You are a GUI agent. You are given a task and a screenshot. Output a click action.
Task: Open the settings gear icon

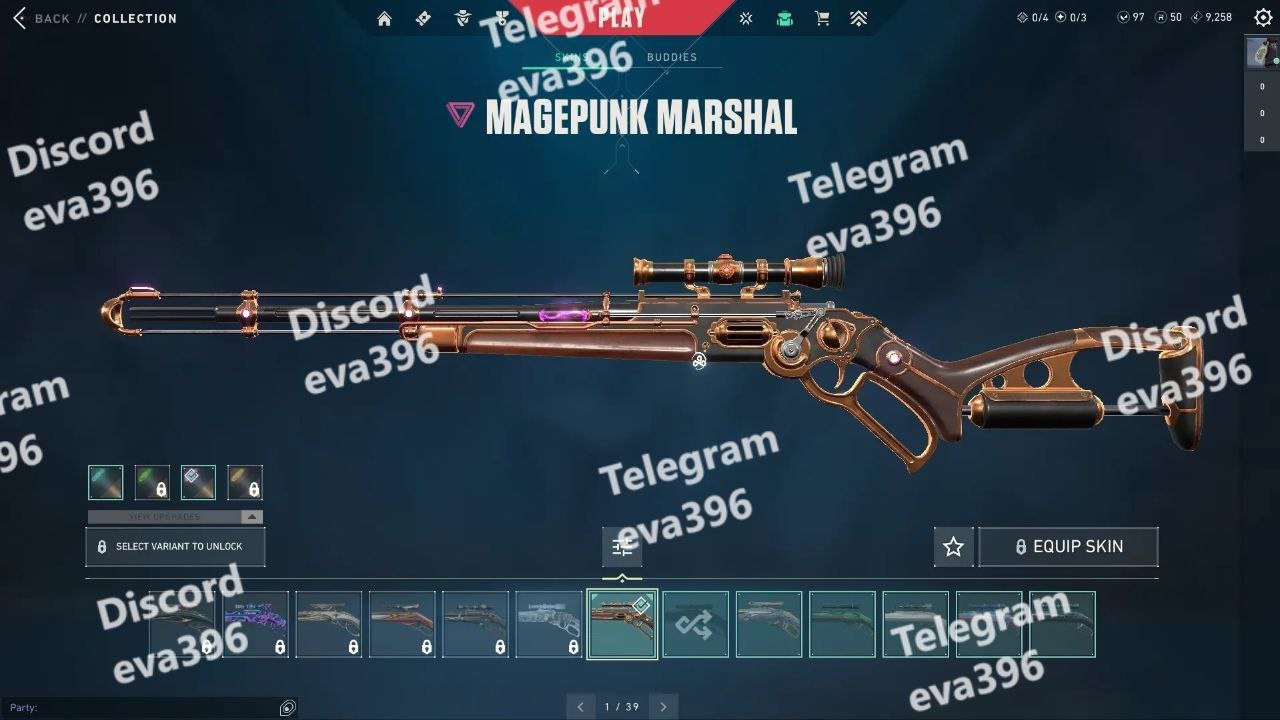coord(1263,18)
